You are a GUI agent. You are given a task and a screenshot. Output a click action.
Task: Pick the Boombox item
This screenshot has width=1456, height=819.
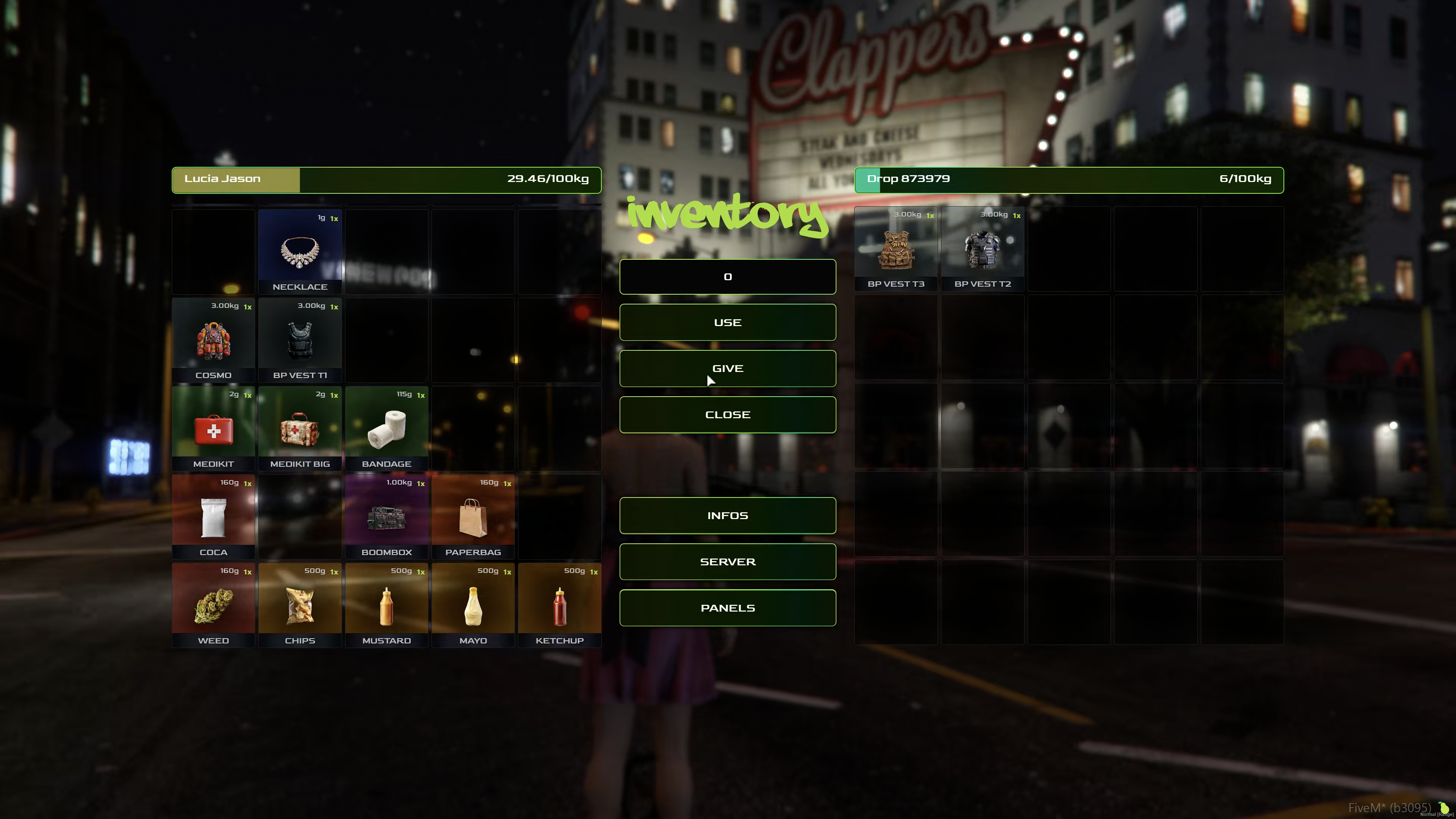(x=387, y=517)
